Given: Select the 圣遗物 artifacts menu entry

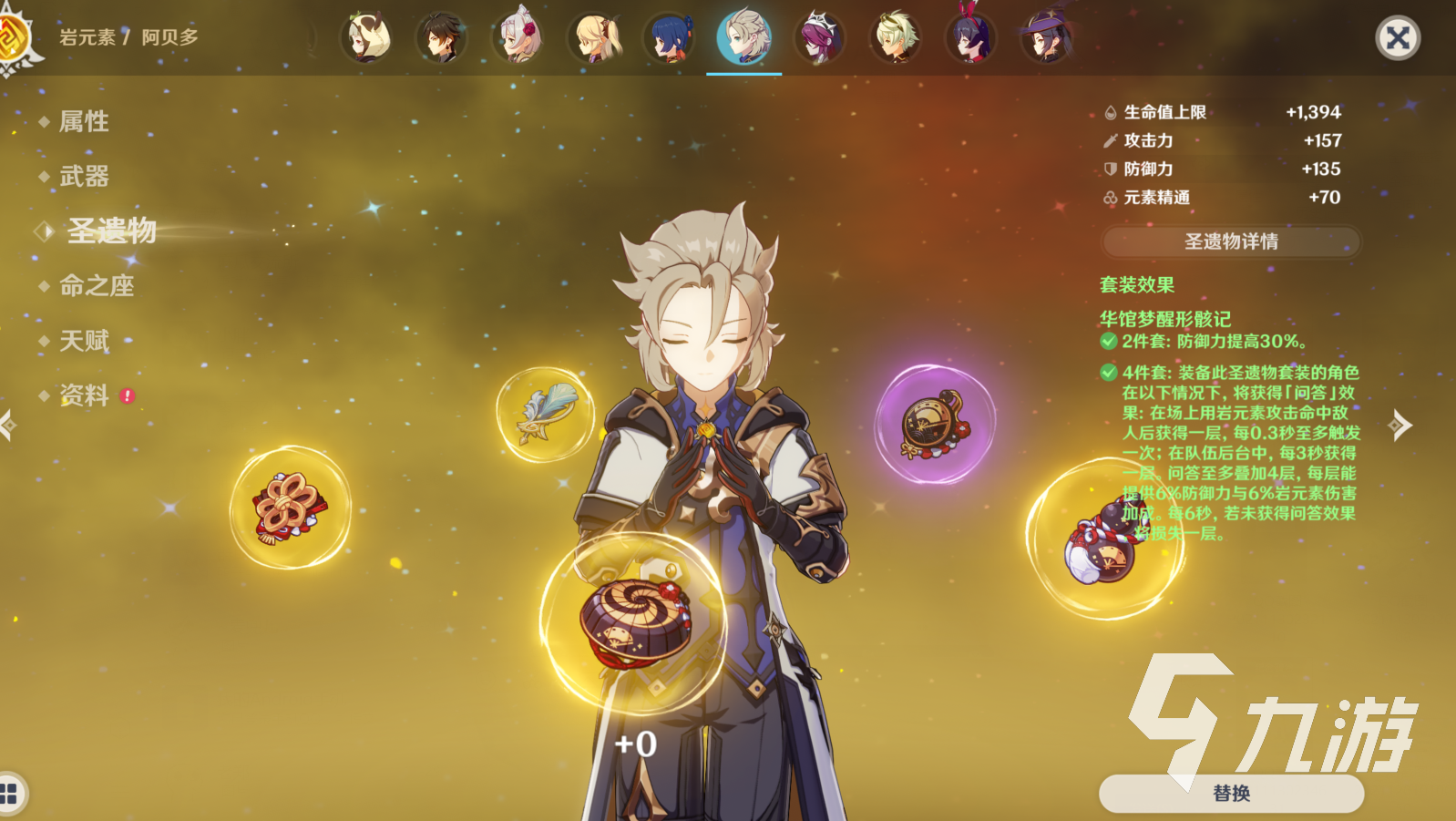Looking at the screenshot, I should pyautogui.click(x=111, y=231).
